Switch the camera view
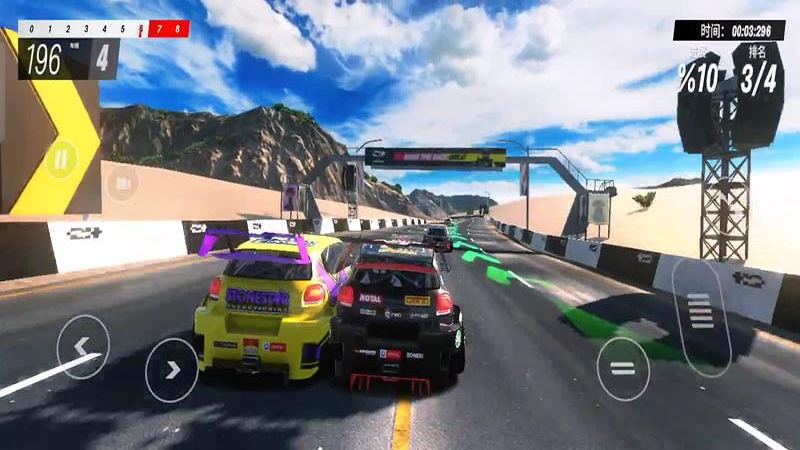The height and width of the screenshot is (450, 800). coord(122,183)
